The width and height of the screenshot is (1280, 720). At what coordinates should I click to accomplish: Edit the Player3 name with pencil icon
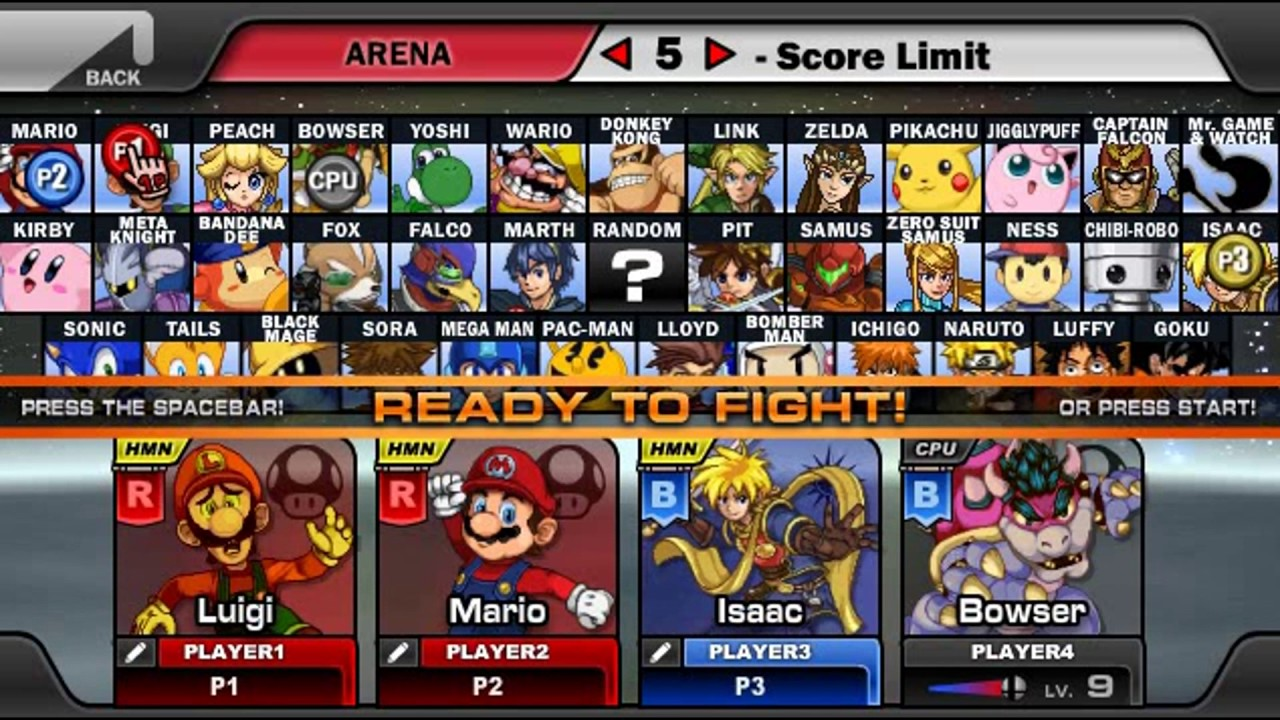pyautogui.click(x=660, y=653)
